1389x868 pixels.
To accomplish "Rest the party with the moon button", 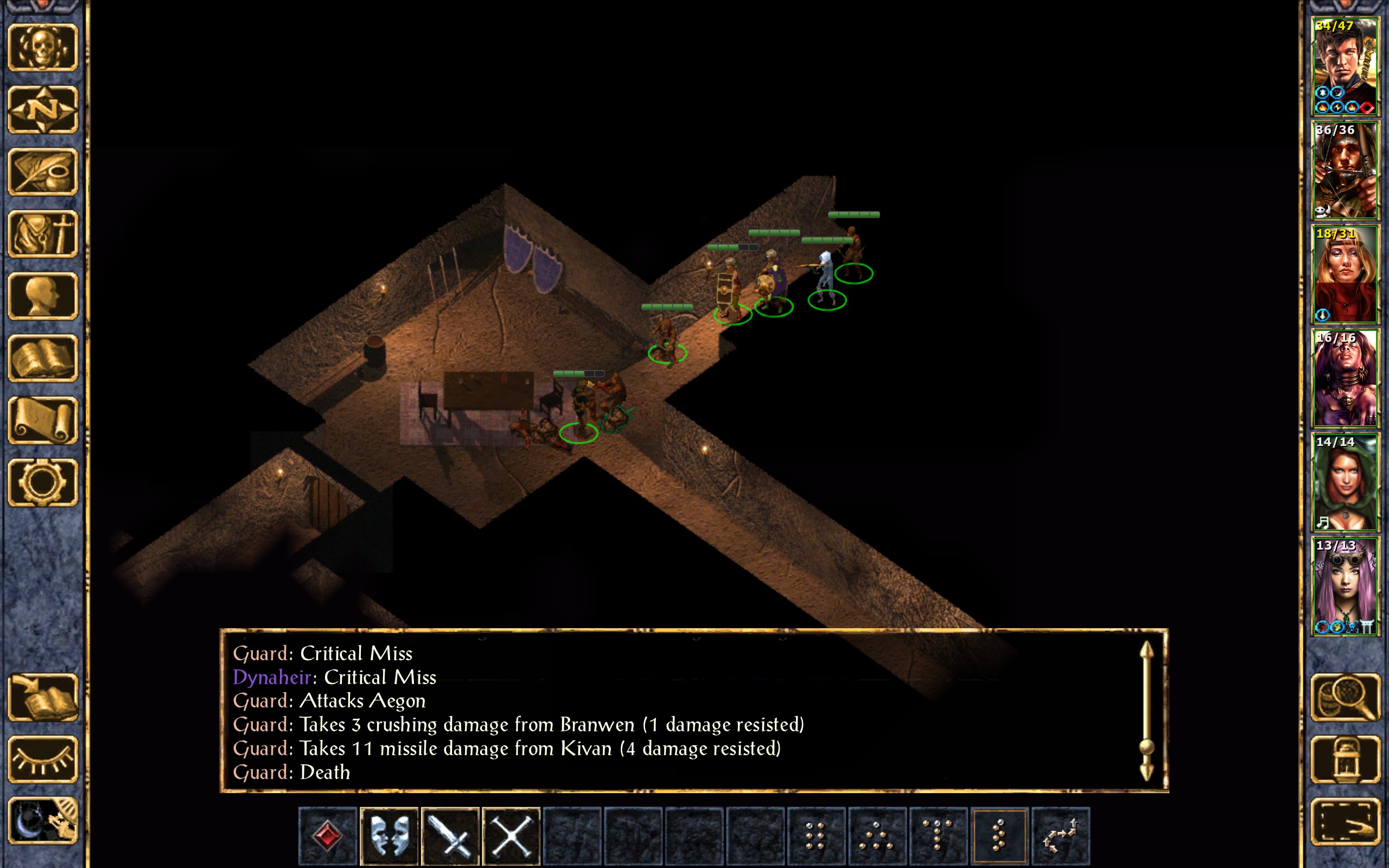I will pyautogui.click(x=43, y=821).
